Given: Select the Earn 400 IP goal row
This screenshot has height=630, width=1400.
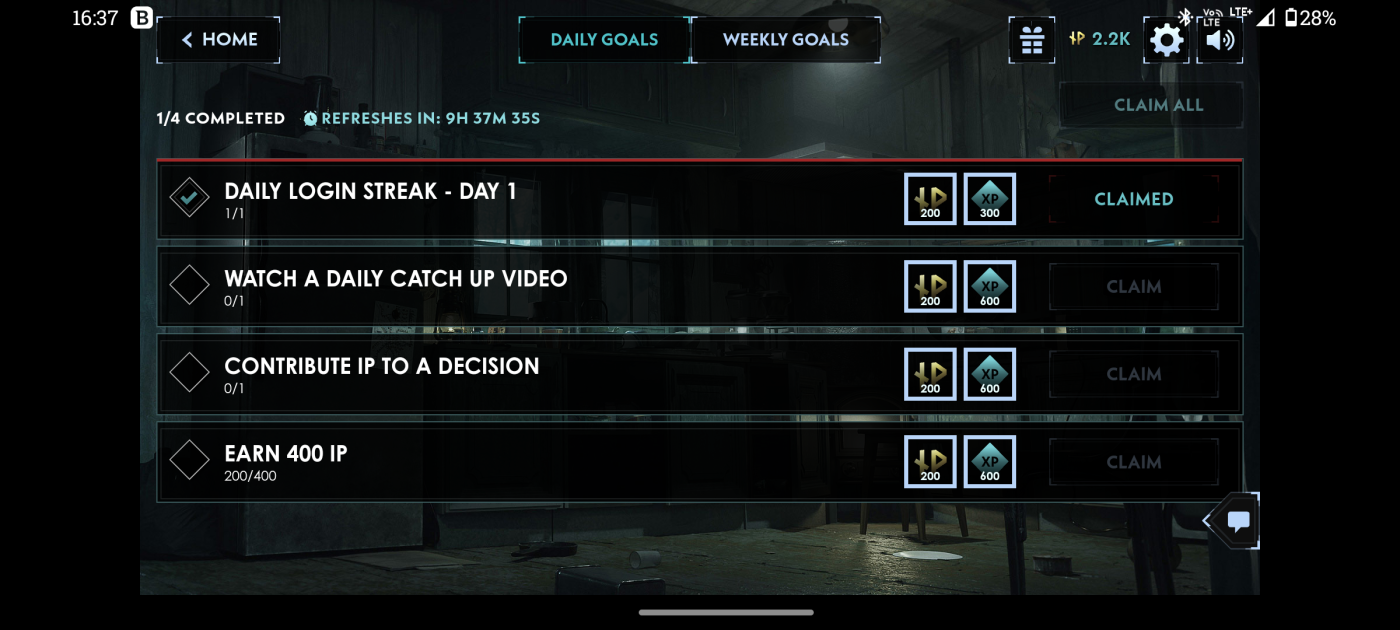Looking at the screenshot, I should [x=500, y=462].
